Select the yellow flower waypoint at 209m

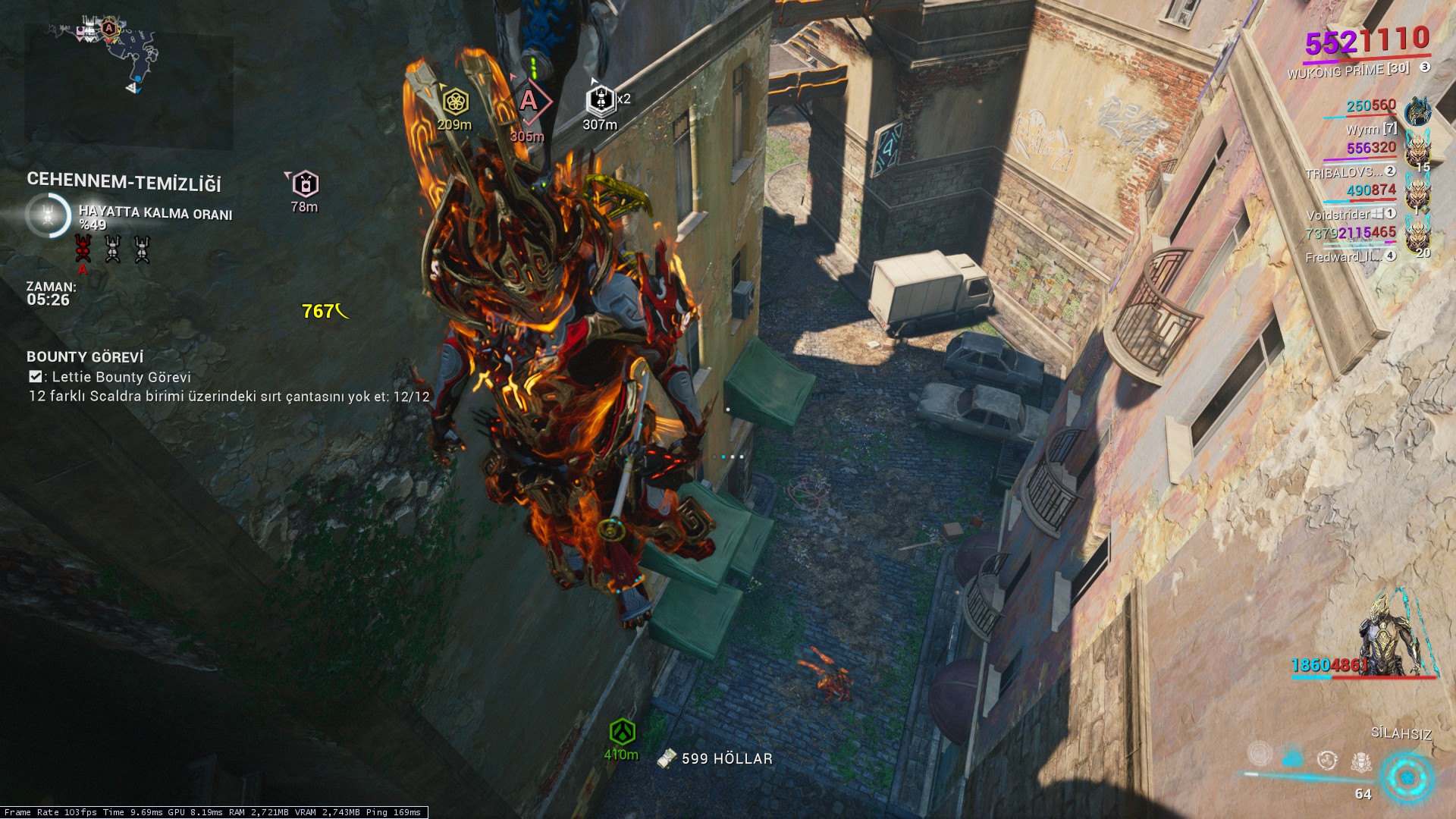(454, 101)
